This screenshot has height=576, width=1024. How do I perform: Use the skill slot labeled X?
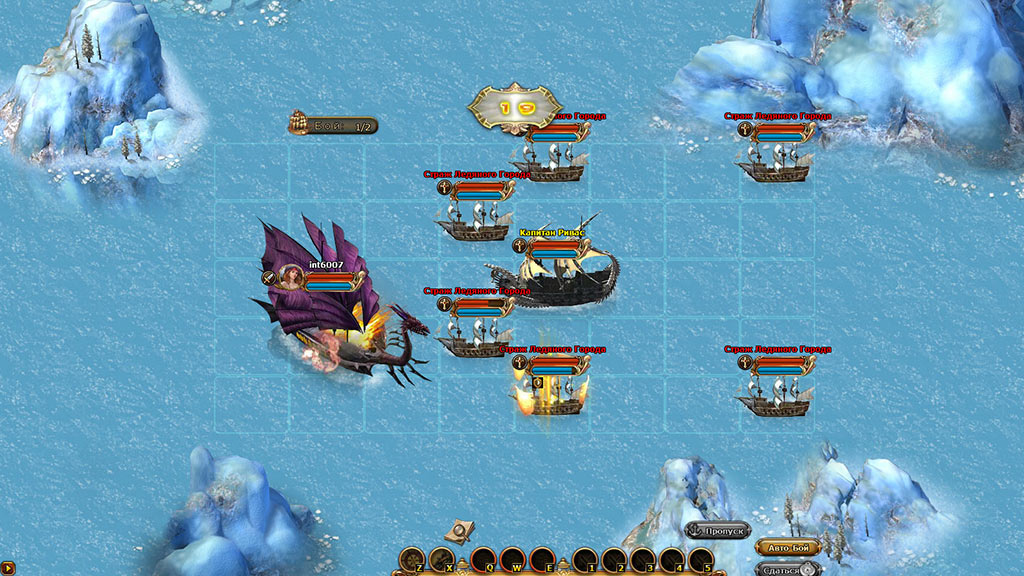click(x=442, y=560)
